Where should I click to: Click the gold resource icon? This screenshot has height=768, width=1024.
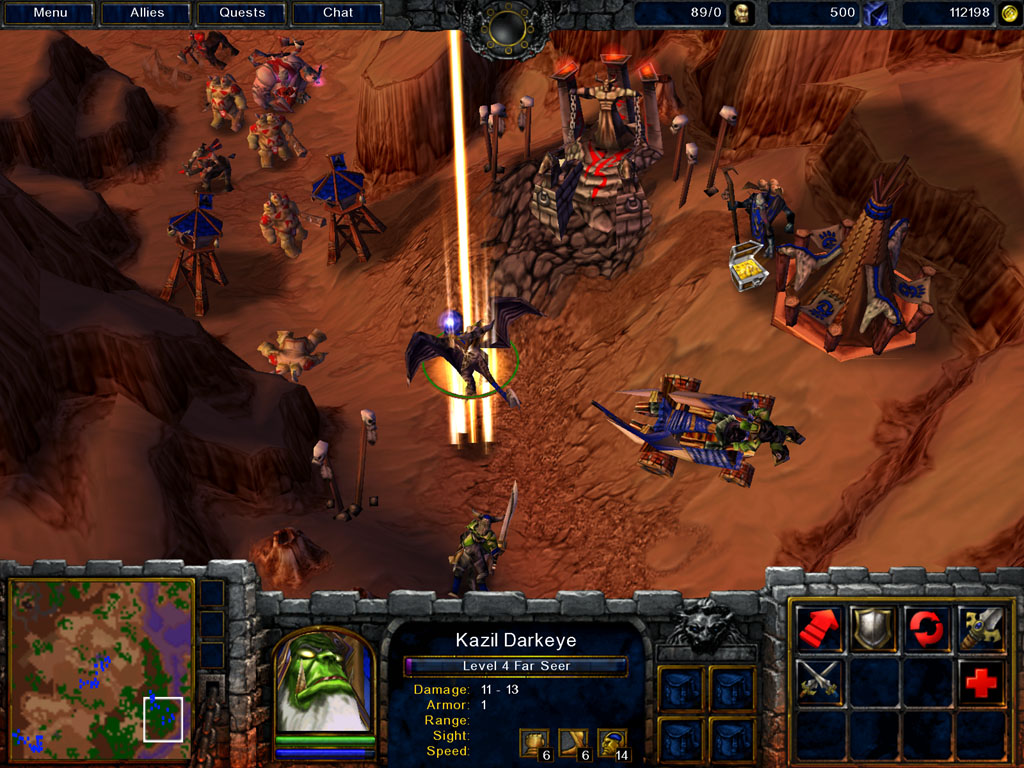(x=1009, y=13)
